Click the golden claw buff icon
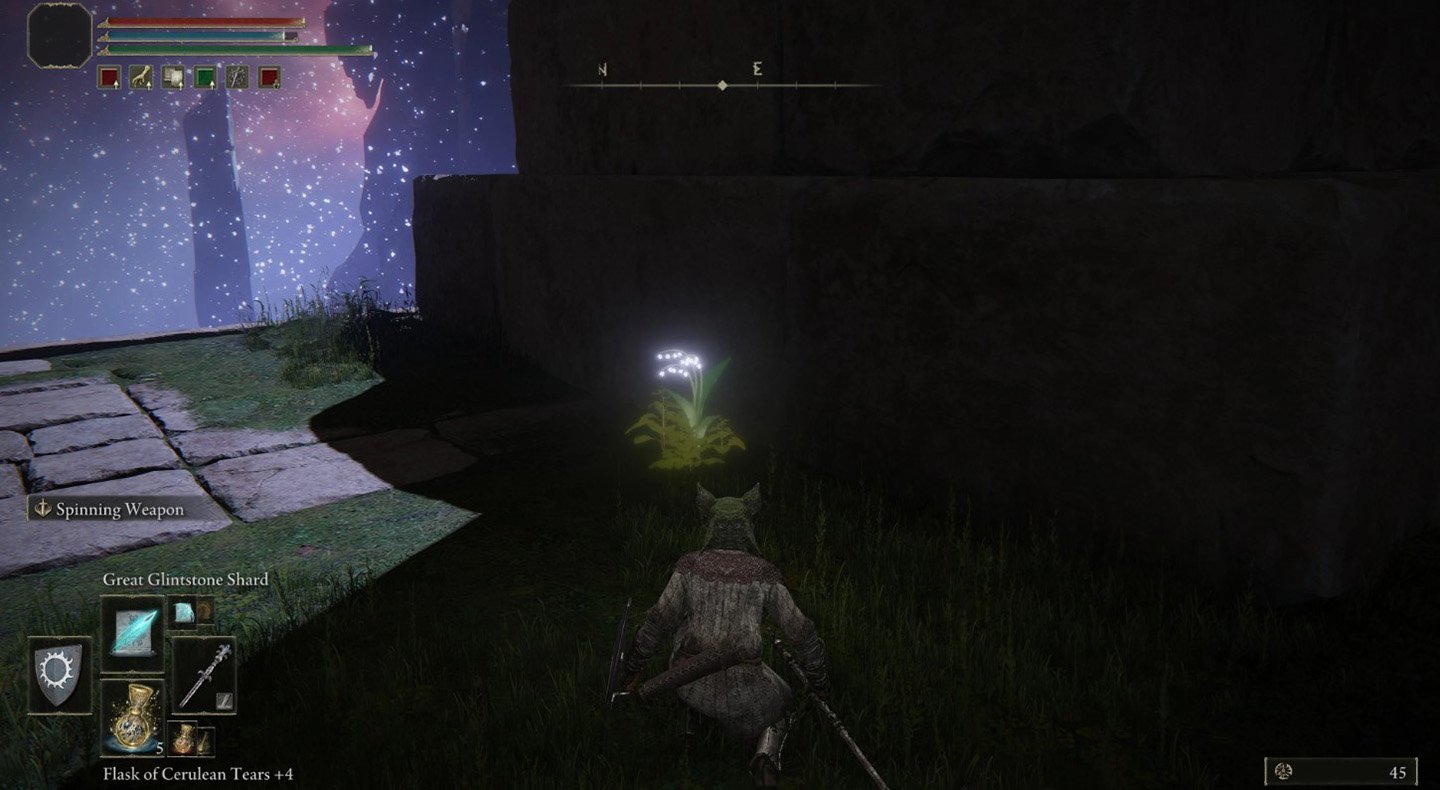1440x790 pixels. (x=141, y=77)
